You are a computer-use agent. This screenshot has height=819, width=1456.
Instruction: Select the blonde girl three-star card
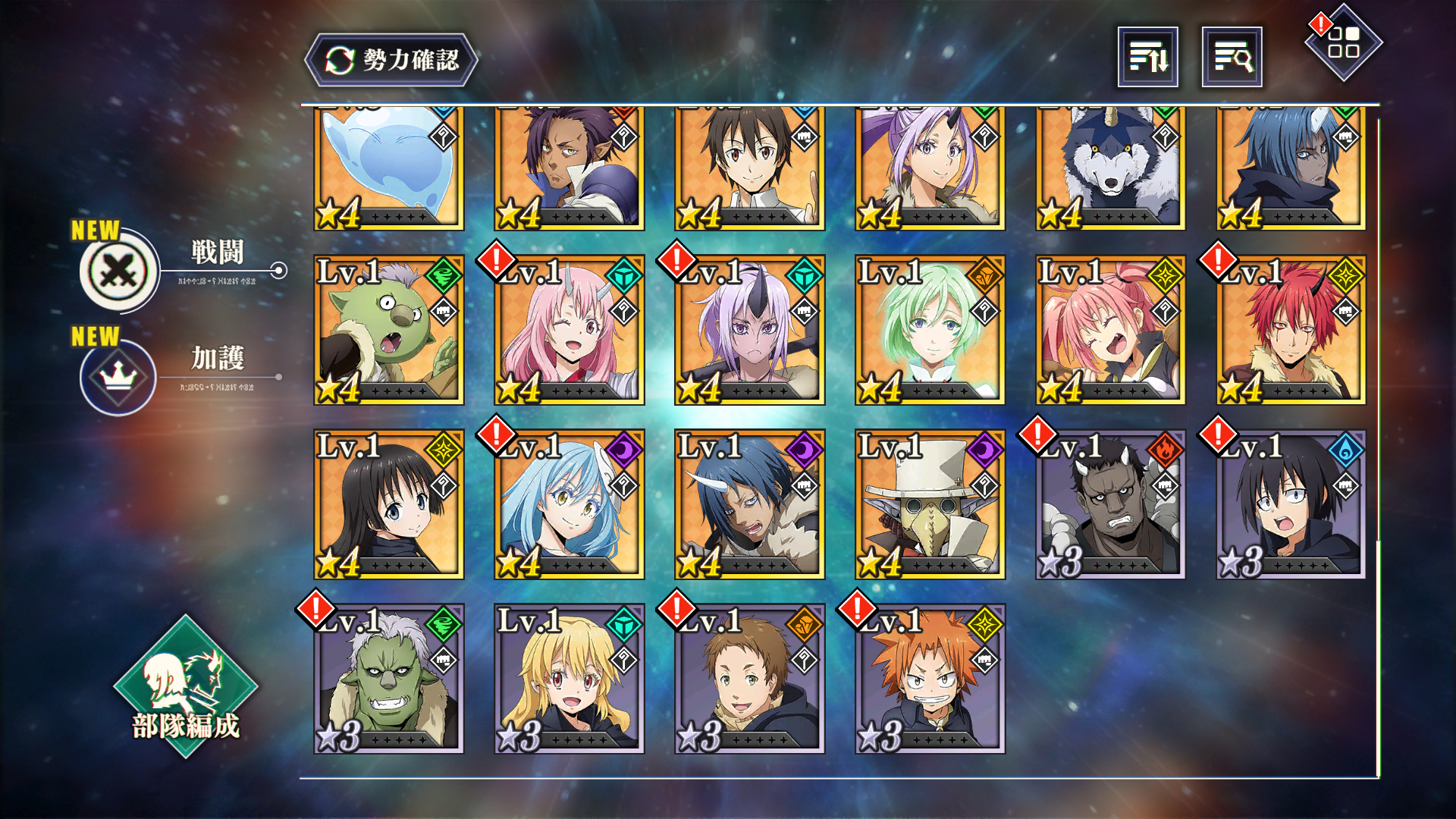[569, 679]
